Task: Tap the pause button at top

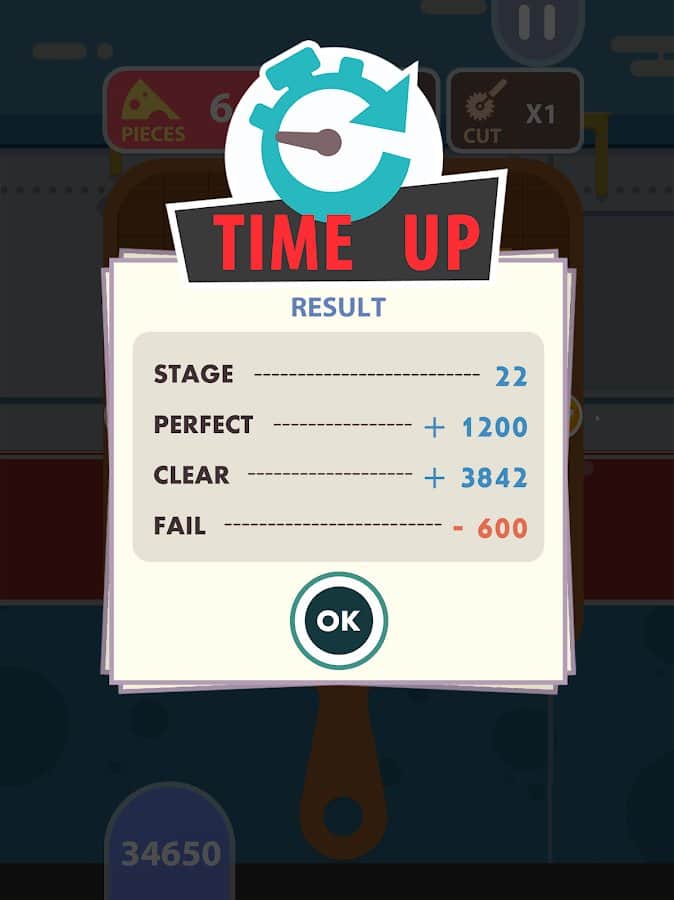Action: point(537,25)
